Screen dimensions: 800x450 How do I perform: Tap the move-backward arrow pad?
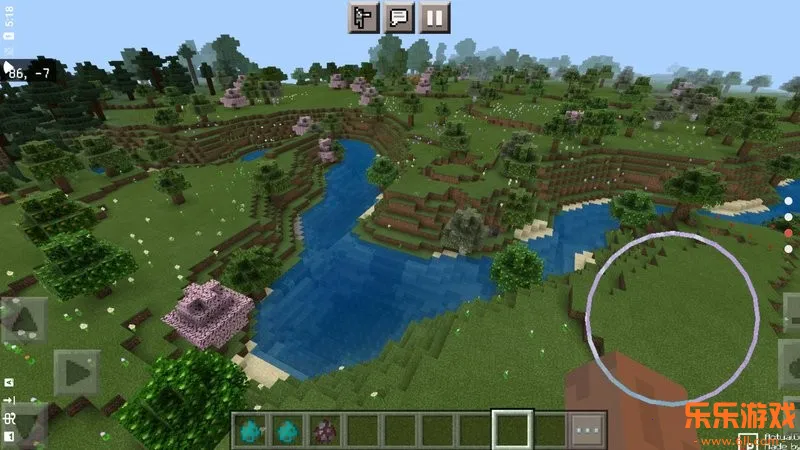24,423
